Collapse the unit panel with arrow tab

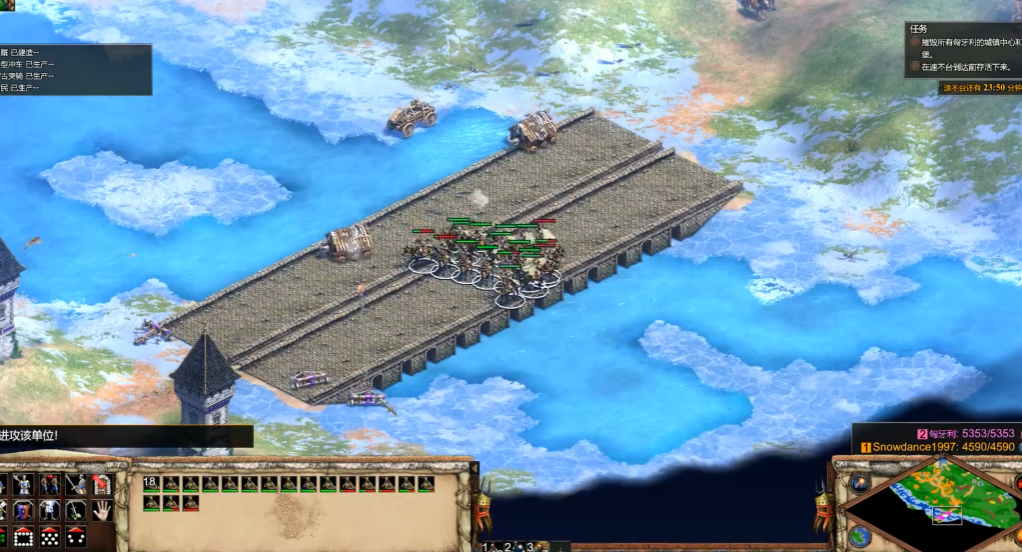(475, 467)
